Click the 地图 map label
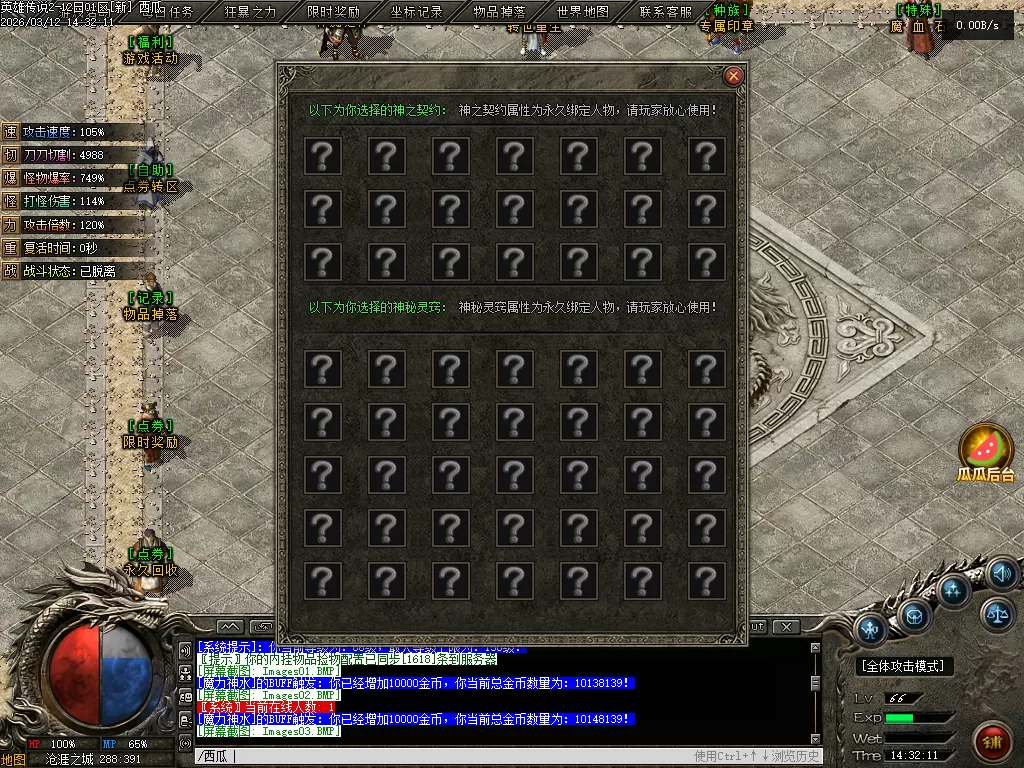This screenshot has height=768, width=1024. [x=13, y=759]
